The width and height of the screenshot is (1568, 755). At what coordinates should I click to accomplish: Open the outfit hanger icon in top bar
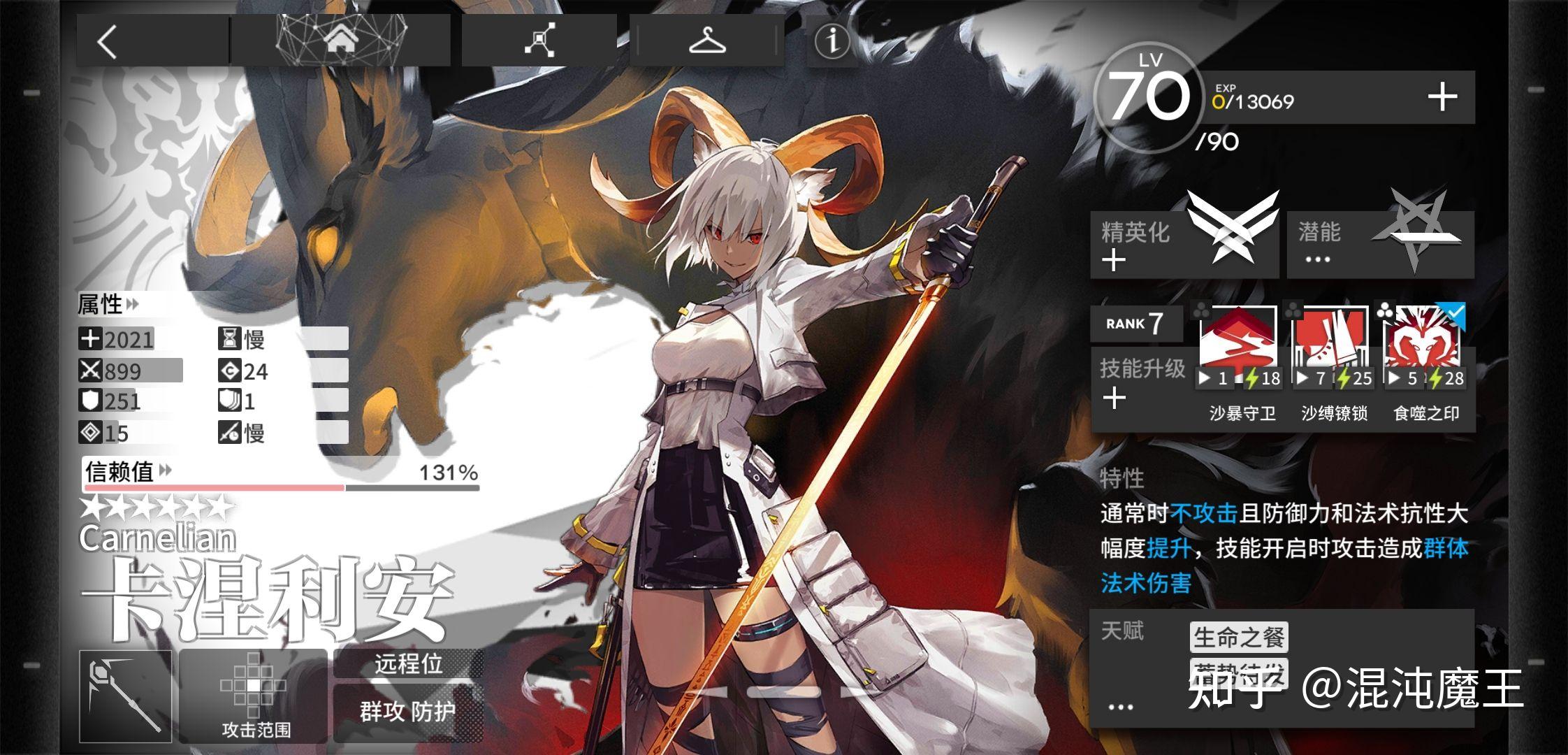[707, 42]
